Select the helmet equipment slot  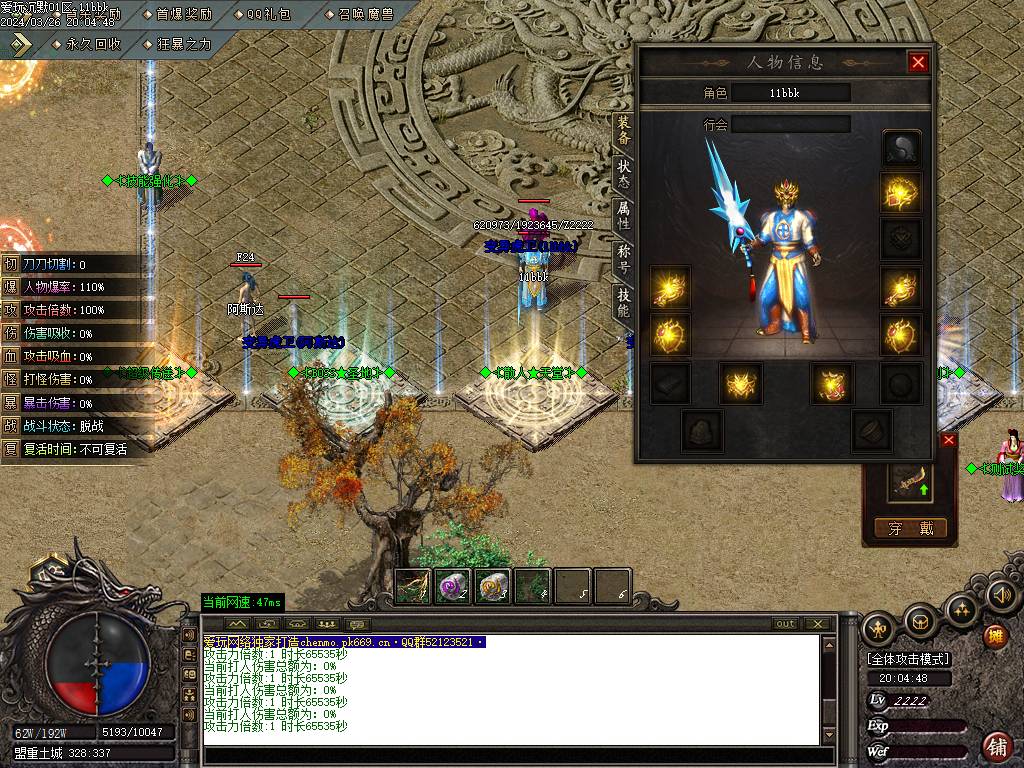tap(901, 148)
